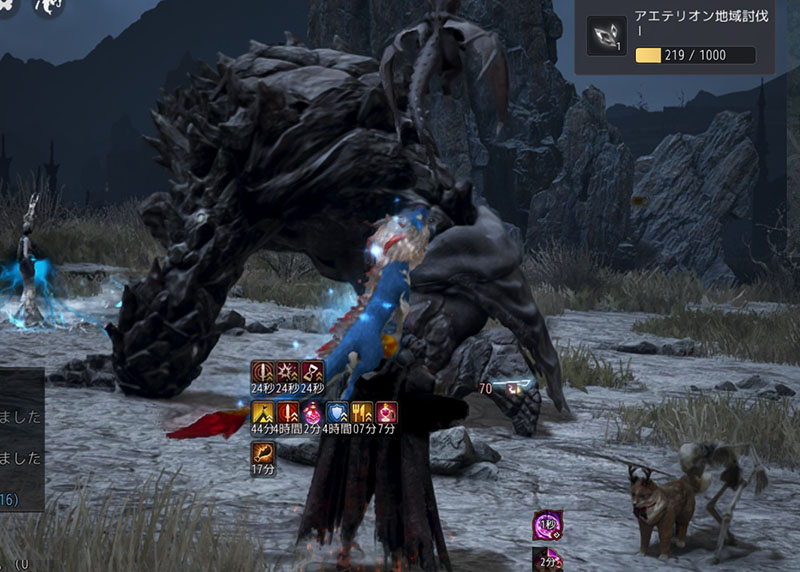Select the blue shield buff icon
Image resolution: width=800 pixels, height=572 pixels.
337,413
